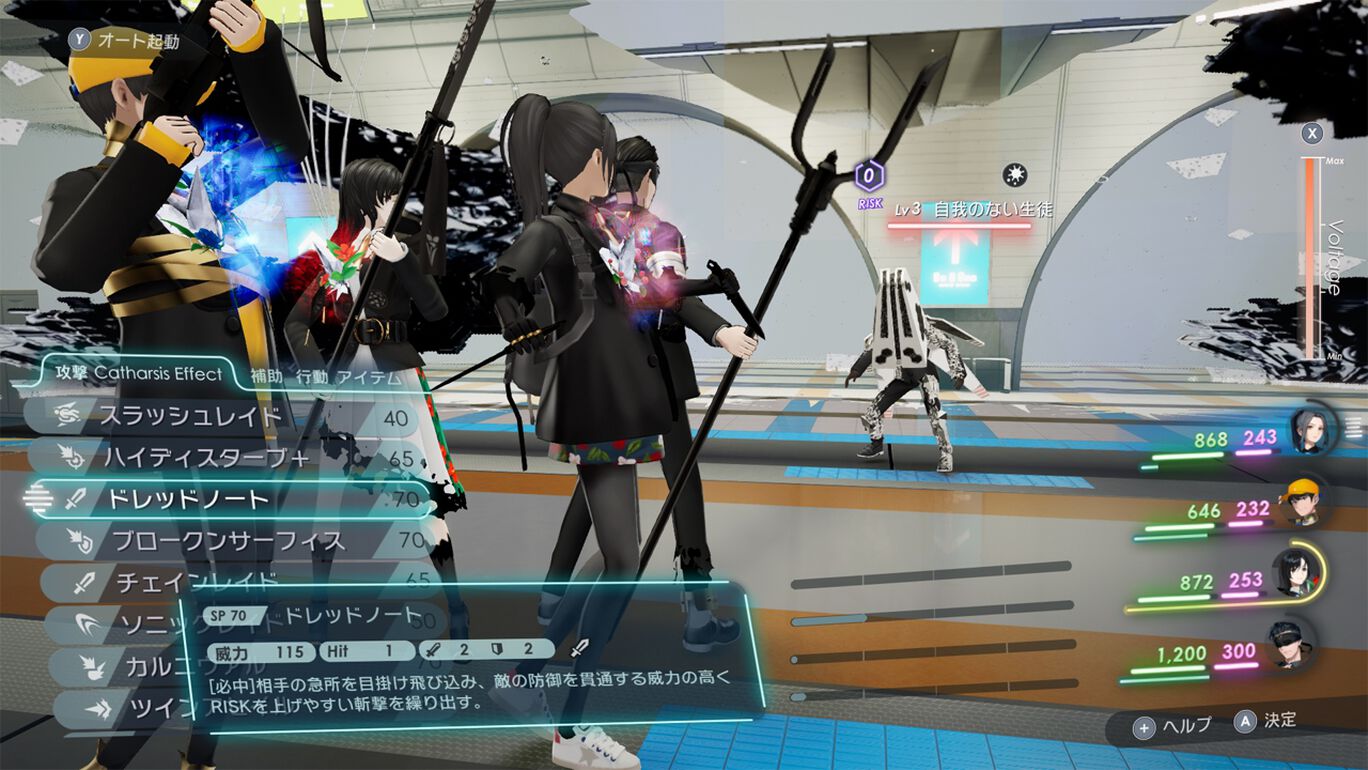
Task: Open the アイテム tab
Action: pos(371,377)
